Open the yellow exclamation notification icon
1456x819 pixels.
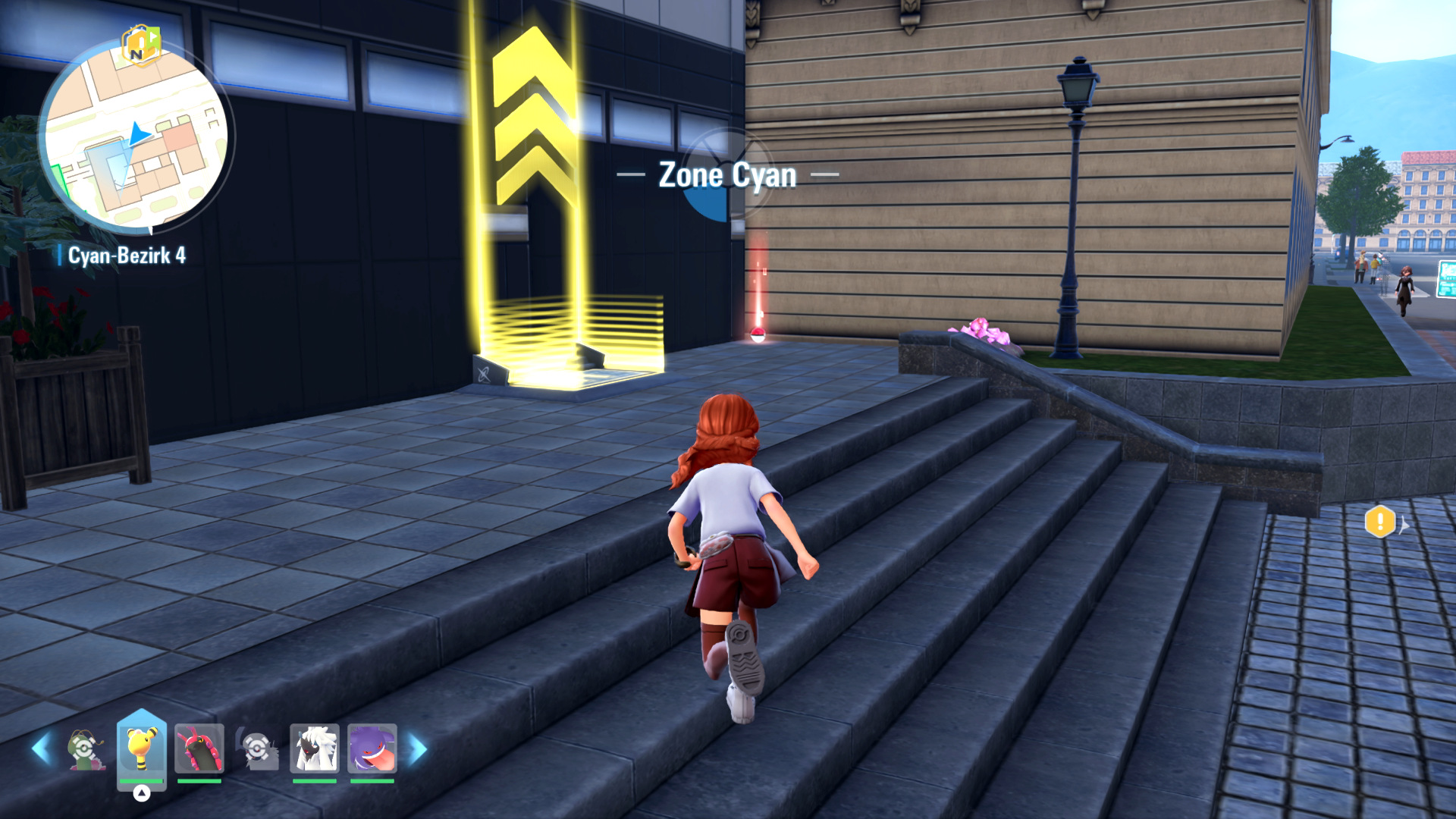1379,522
